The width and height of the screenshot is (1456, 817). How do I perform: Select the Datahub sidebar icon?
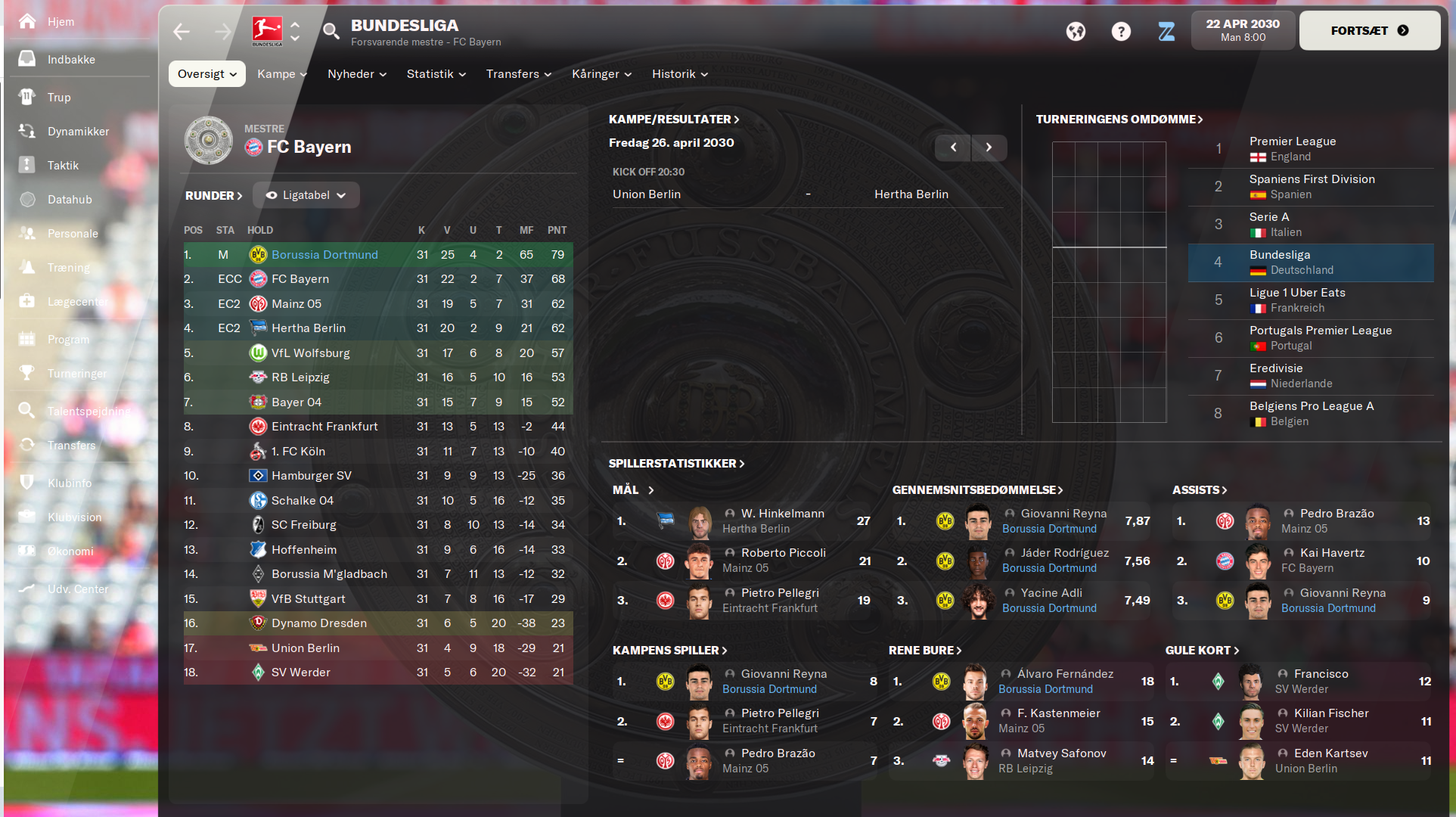(x=26, y=199)
